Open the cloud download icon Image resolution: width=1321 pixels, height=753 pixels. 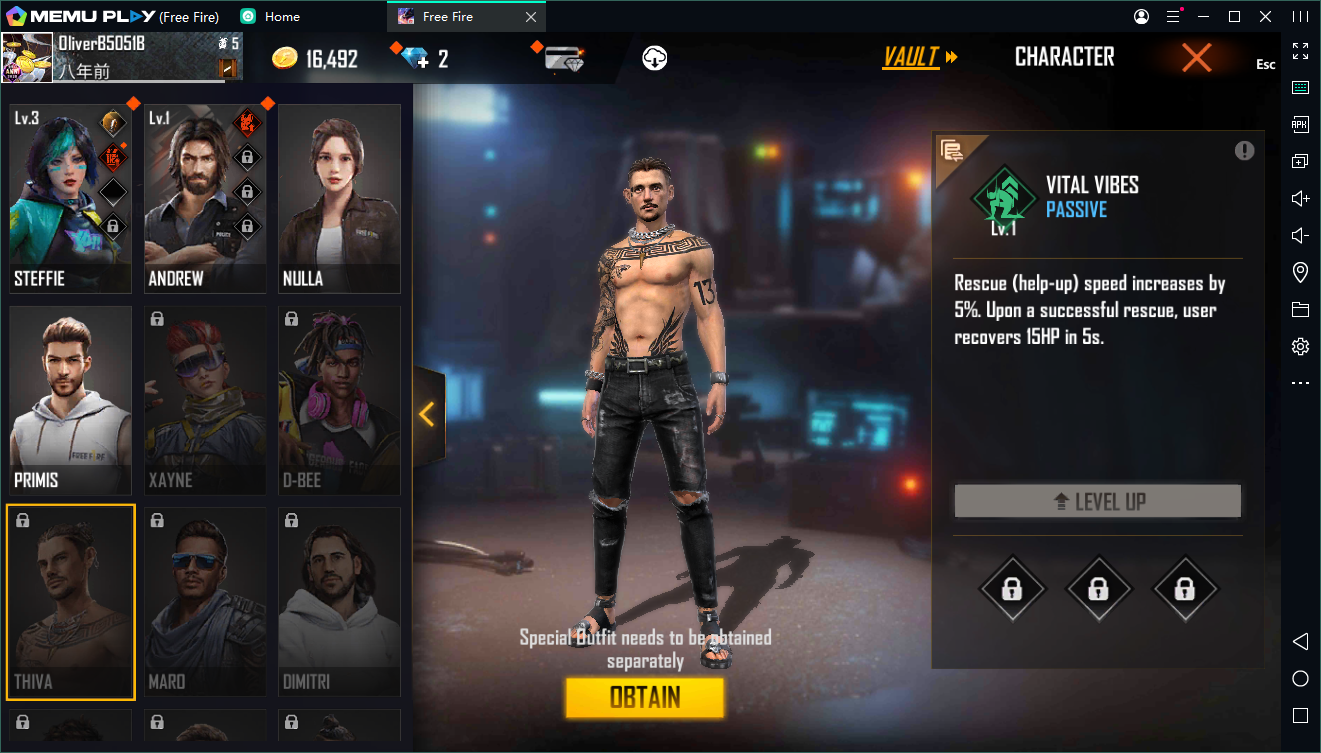(655, 58)
